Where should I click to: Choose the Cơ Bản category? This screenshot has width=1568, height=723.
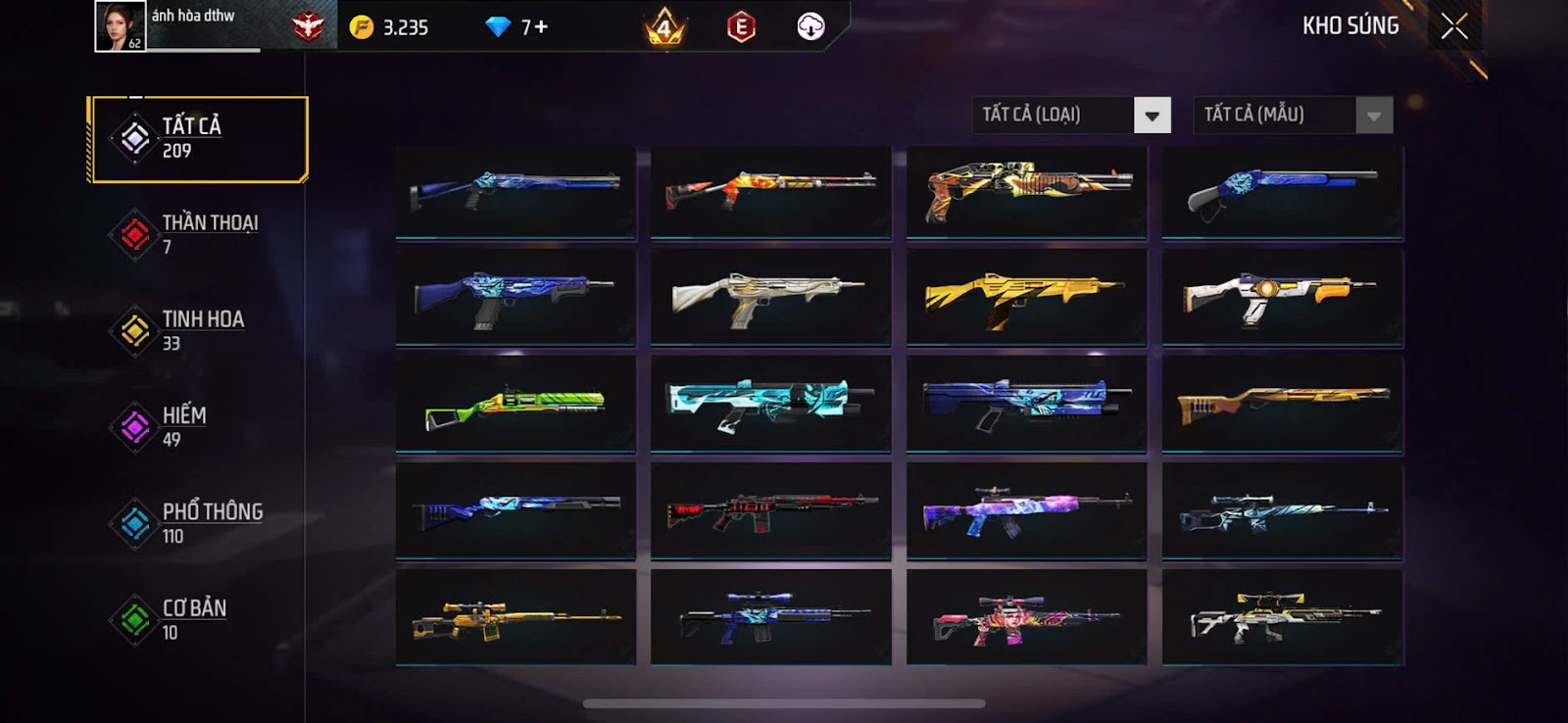(198, 619)
